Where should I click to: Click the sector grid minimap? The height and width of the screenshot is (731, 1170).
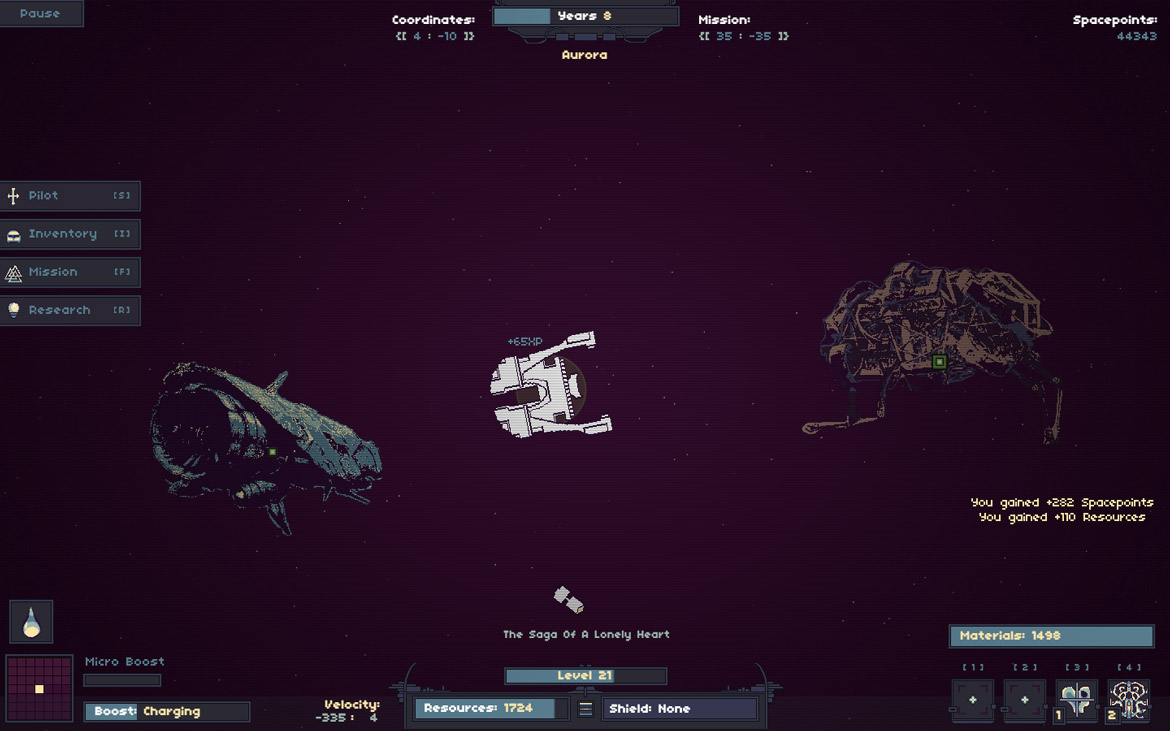tap(39, 688)
